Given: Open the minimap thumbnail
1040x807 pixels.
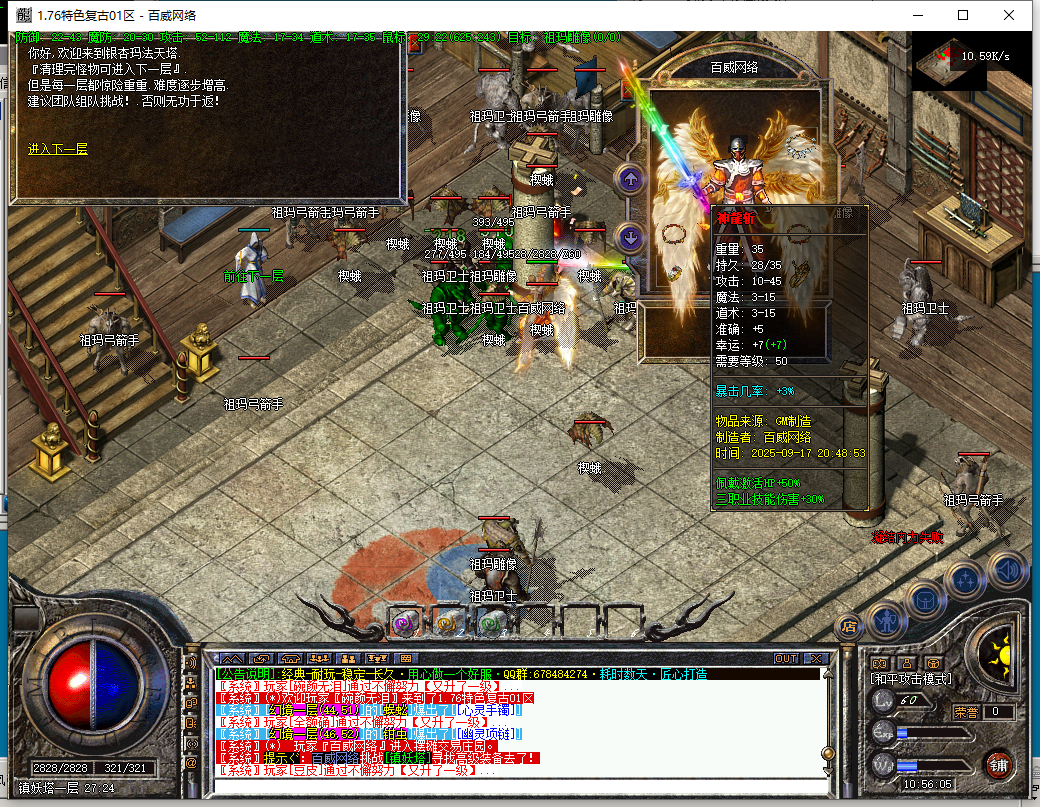Looking at the screenshot, I should pos(949,60).
